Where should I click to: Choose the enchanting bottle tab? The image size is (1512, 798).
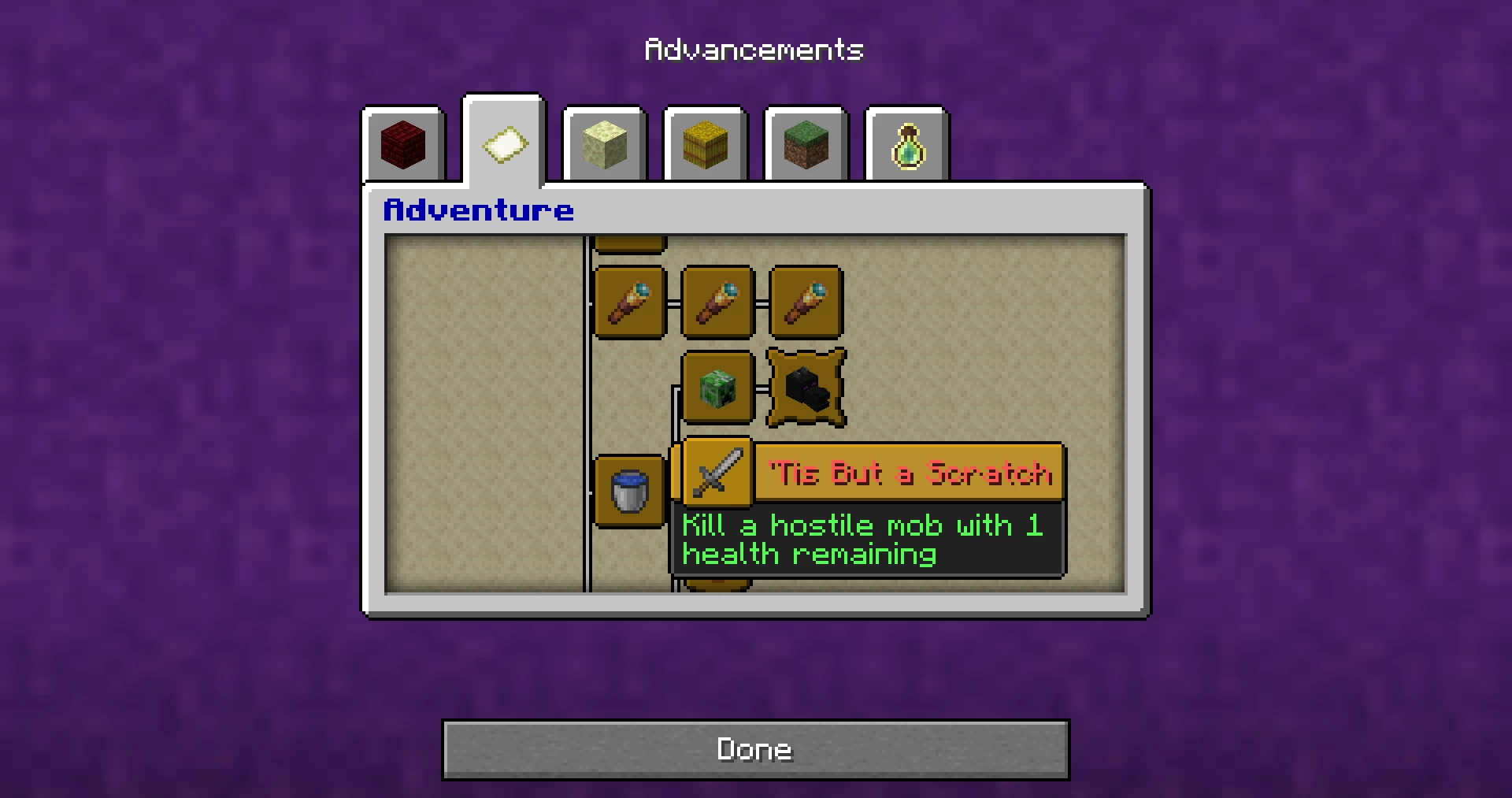coord(906,146)
